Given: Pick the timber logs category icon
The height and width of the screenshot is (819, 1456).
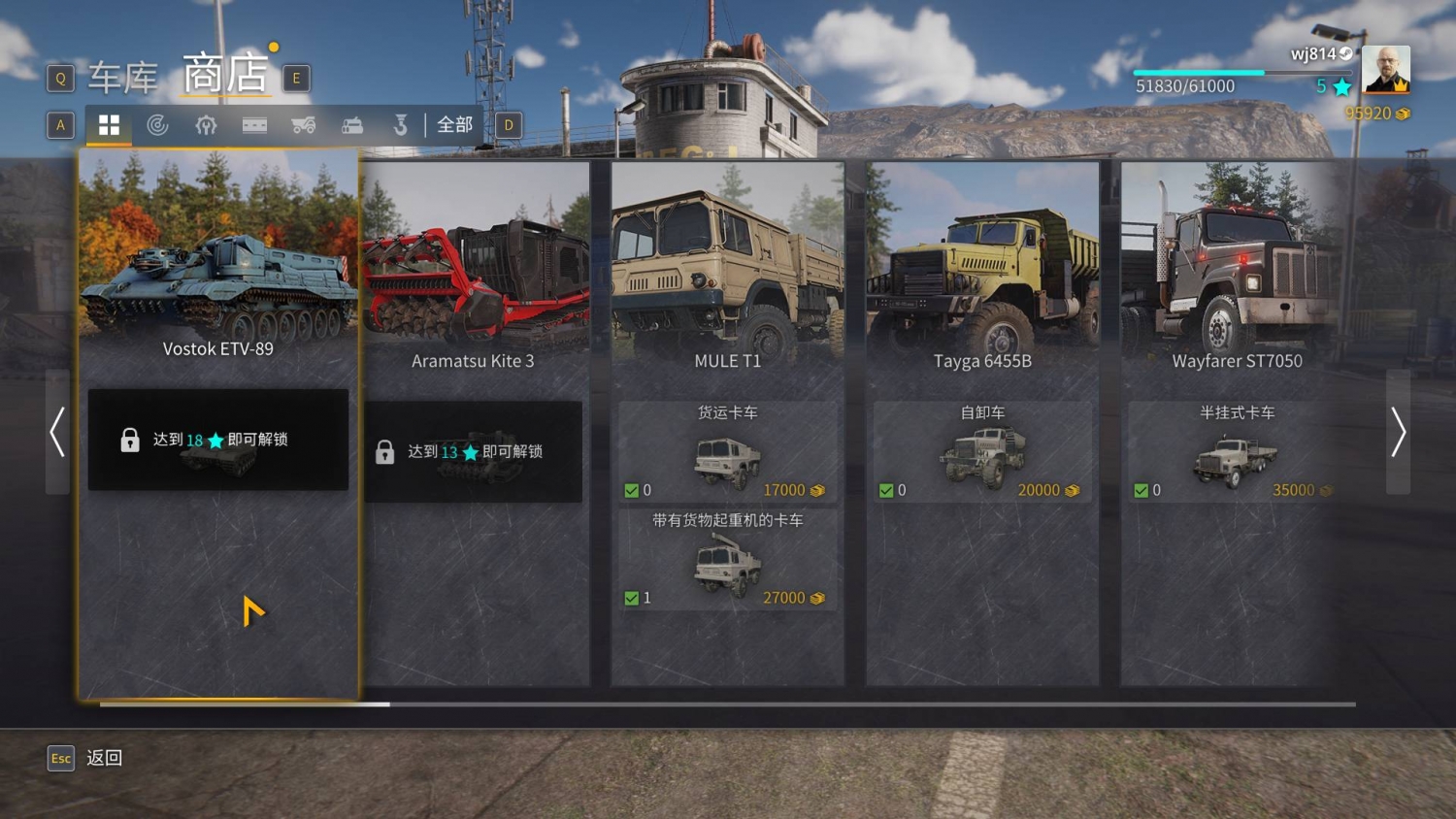Looking at the screenshot, I should tap(352, 125).
